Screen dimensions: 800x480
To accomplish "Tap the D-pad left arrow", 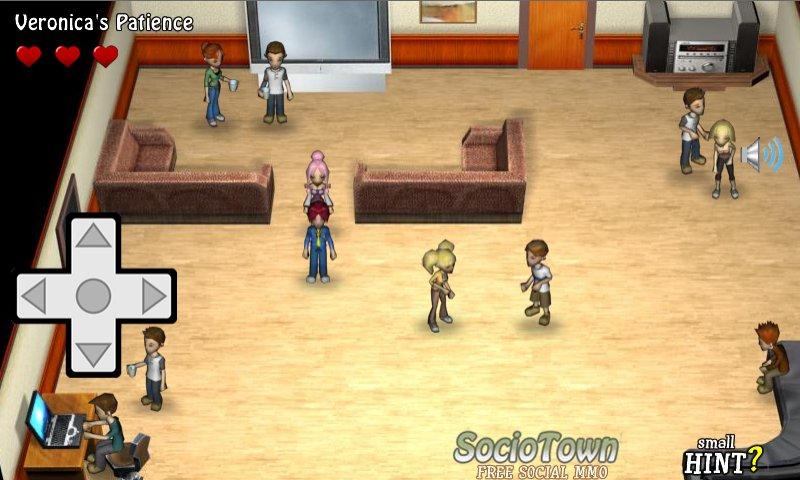I will (35, 296).
